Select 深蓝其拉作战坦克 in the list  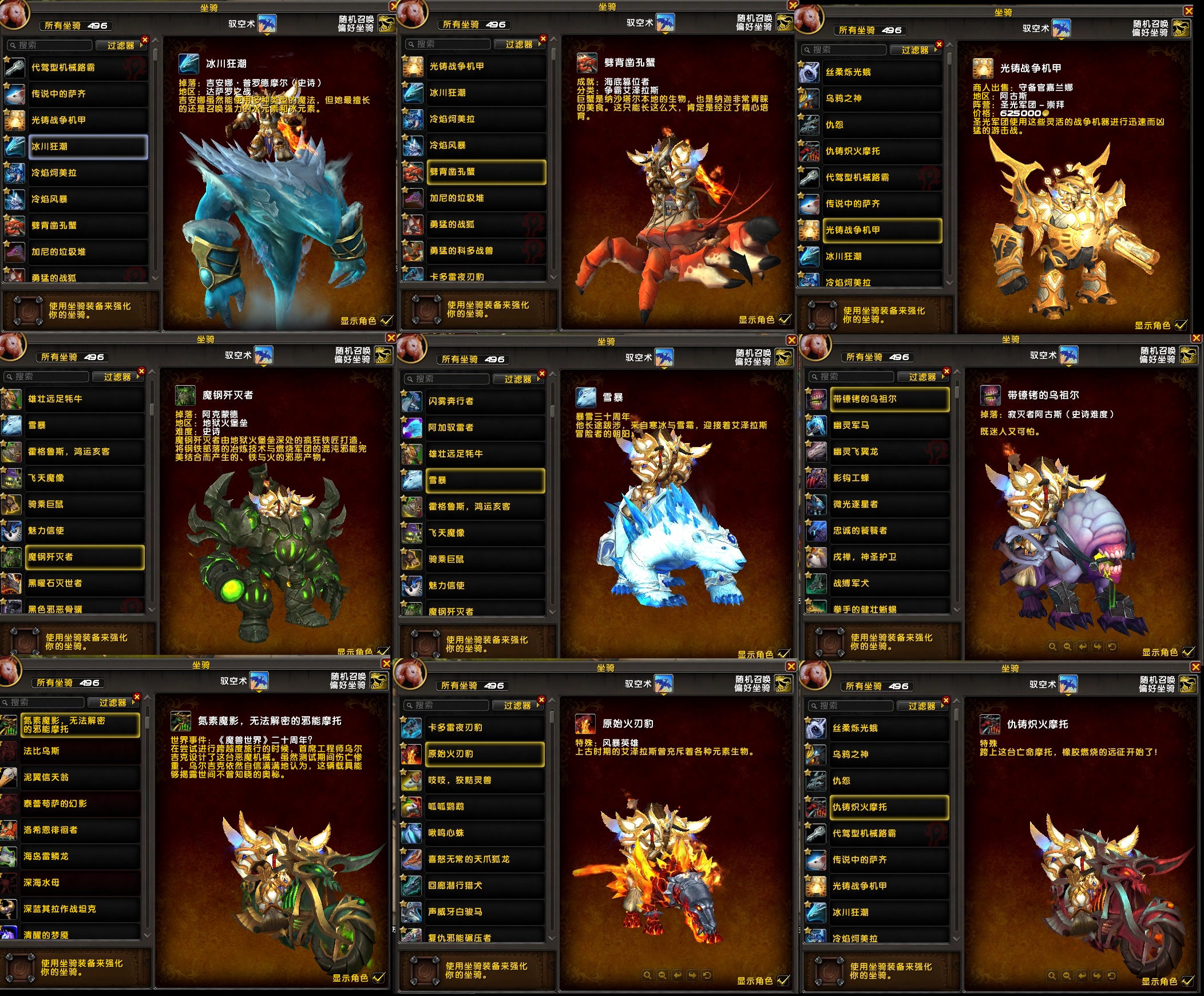click(x=80, y=910)
